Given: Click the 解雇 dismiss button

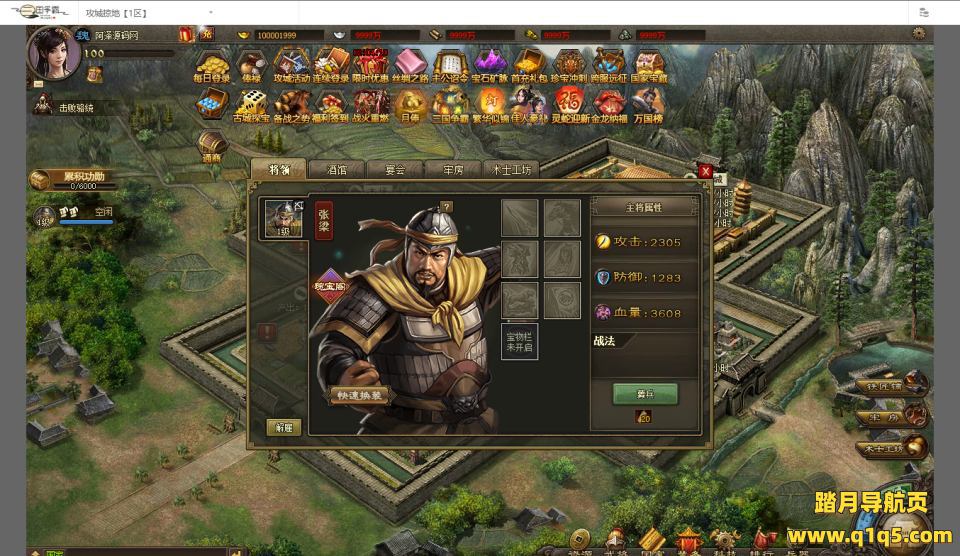Looking at the screenshot, I should pos(283,427).
